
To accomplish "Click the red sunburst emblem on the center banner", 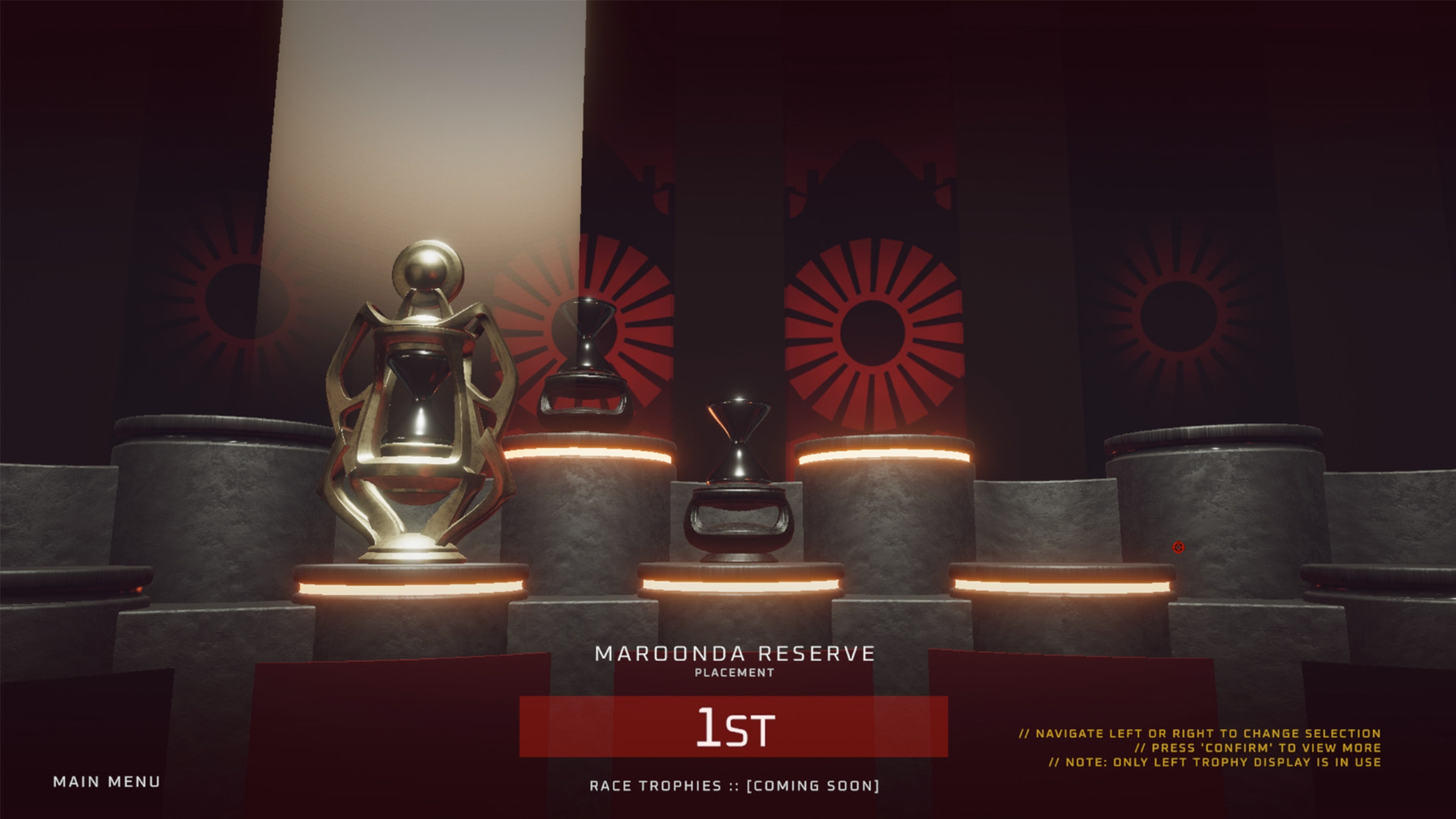I will 872,334.
